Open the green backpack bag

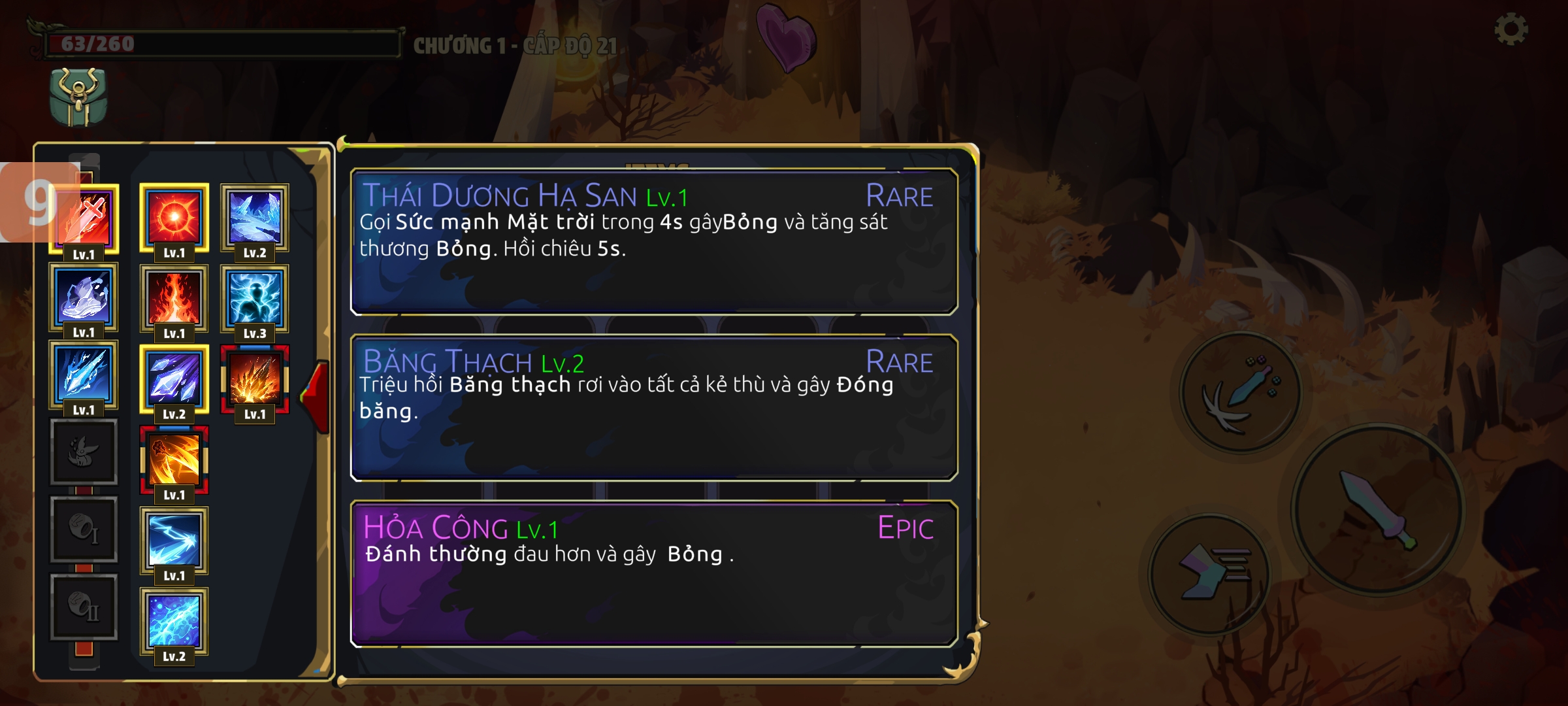pyautogui.click(x=78, y=97)
